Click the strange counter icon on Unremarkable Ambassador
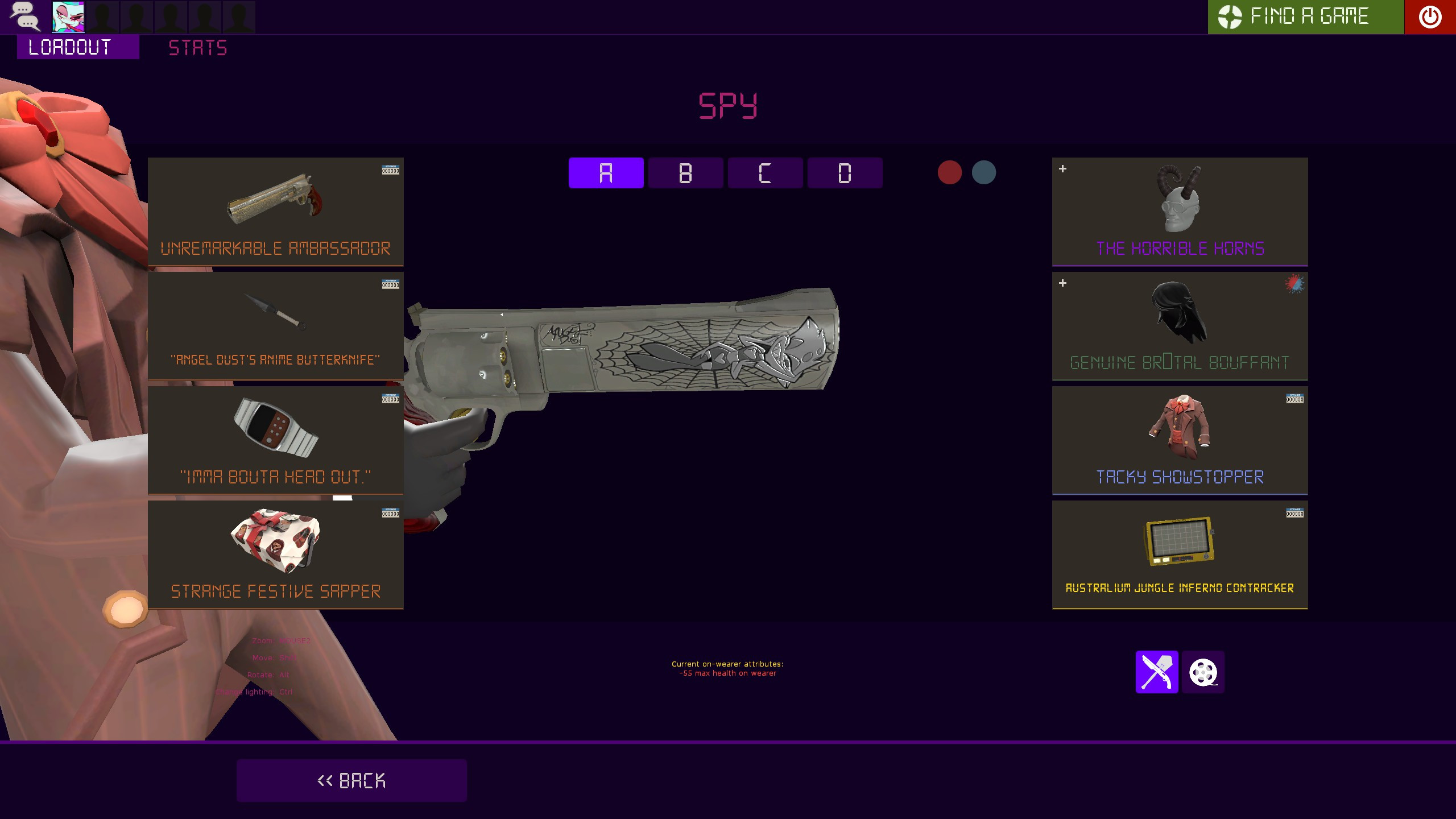The width and height of the screenshot is (1456, 819). coord(391,169)
